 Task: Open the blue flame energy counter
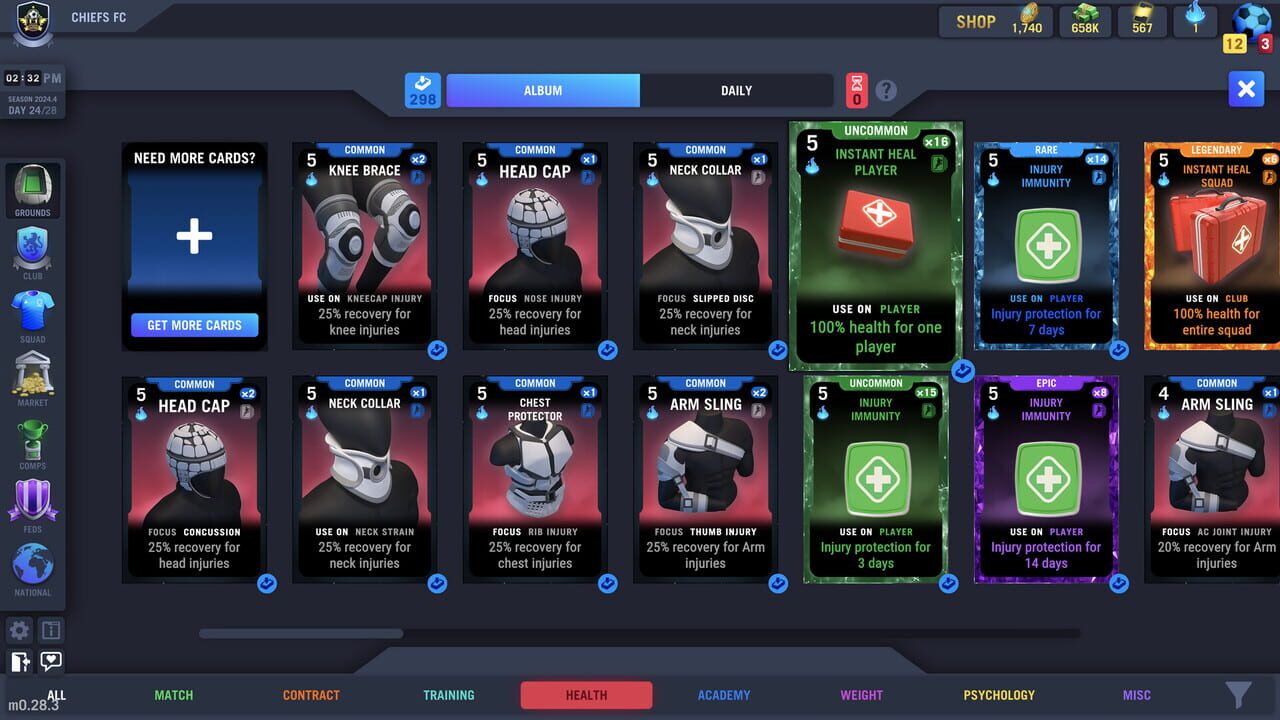[1195, 20]
